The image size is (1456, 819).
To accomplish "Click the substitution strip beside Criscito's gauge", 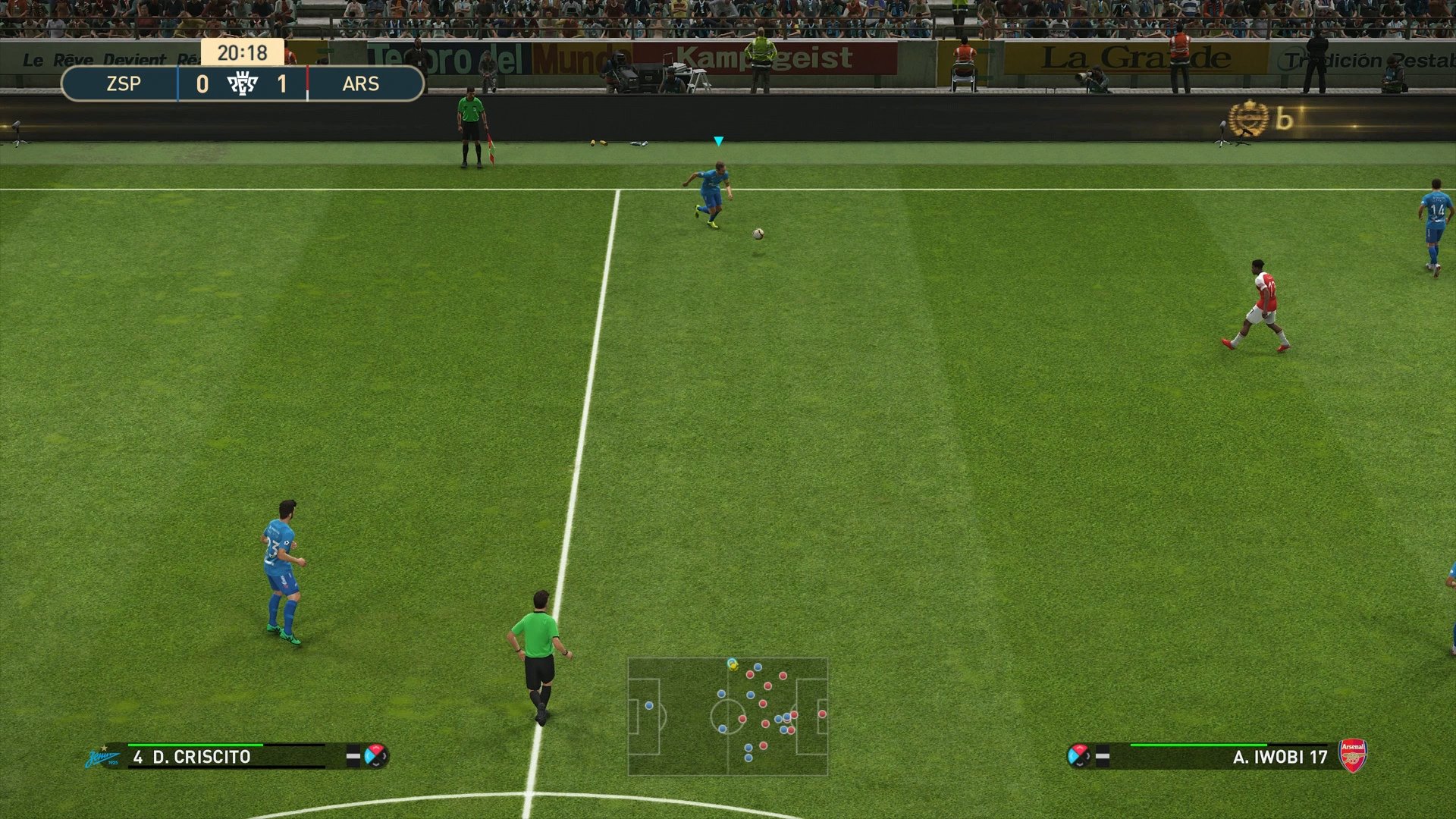I will tap(352, 755).
